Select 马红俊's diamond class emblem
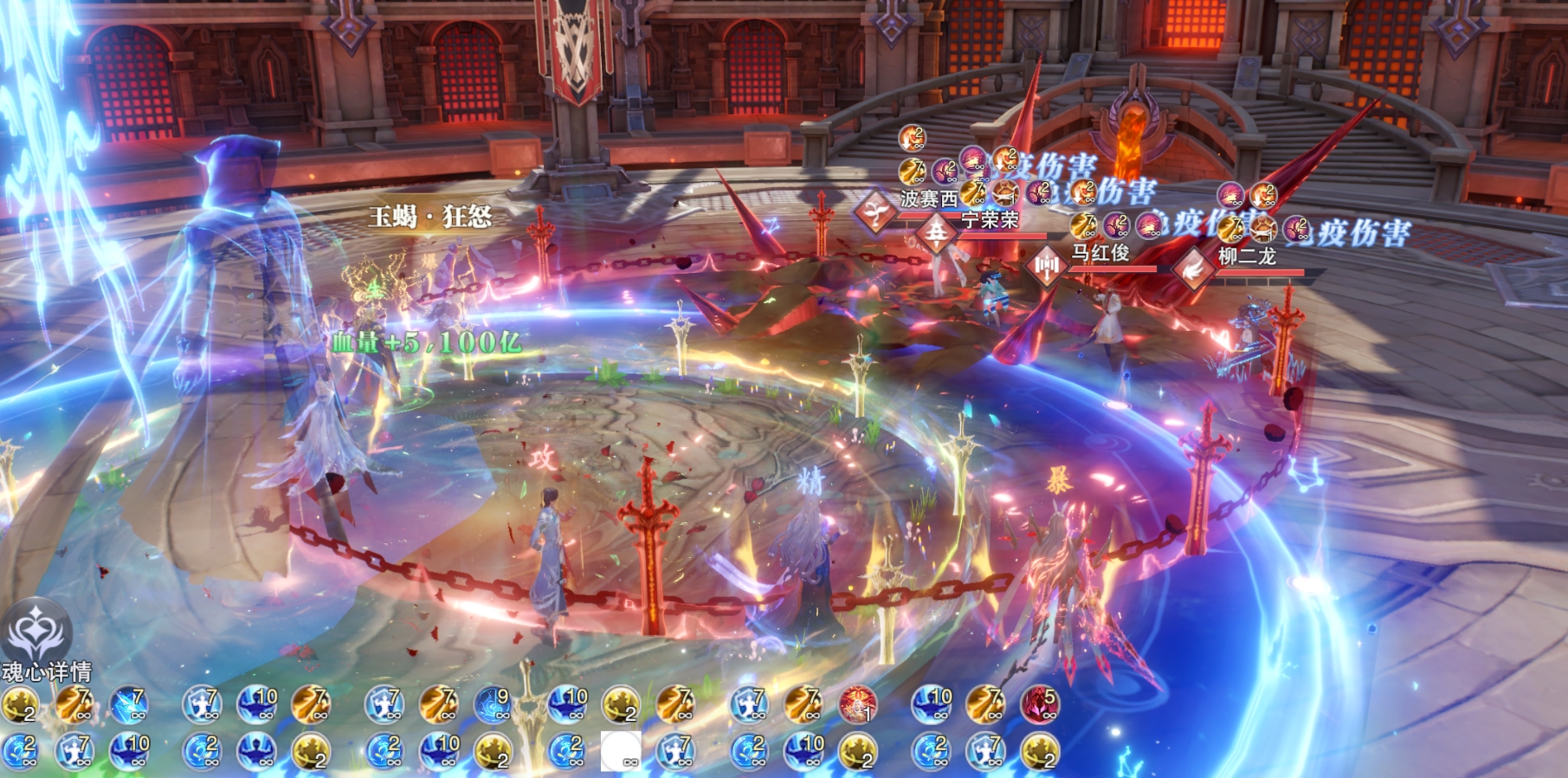This screenshot has height=778, width=1568. point(1046,265)
